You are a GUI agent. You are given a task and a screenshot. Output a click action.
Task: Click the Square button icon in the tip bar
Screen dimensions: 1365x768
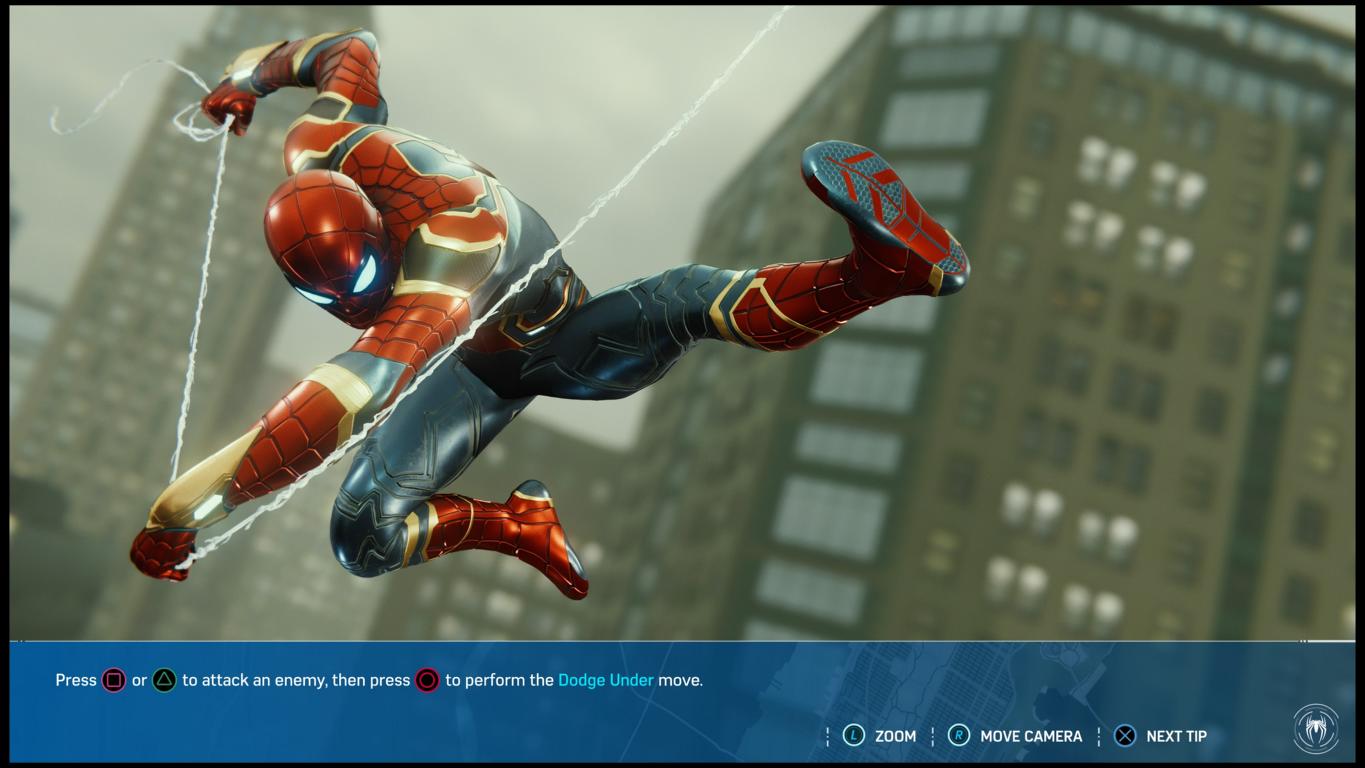pos(113,680)
